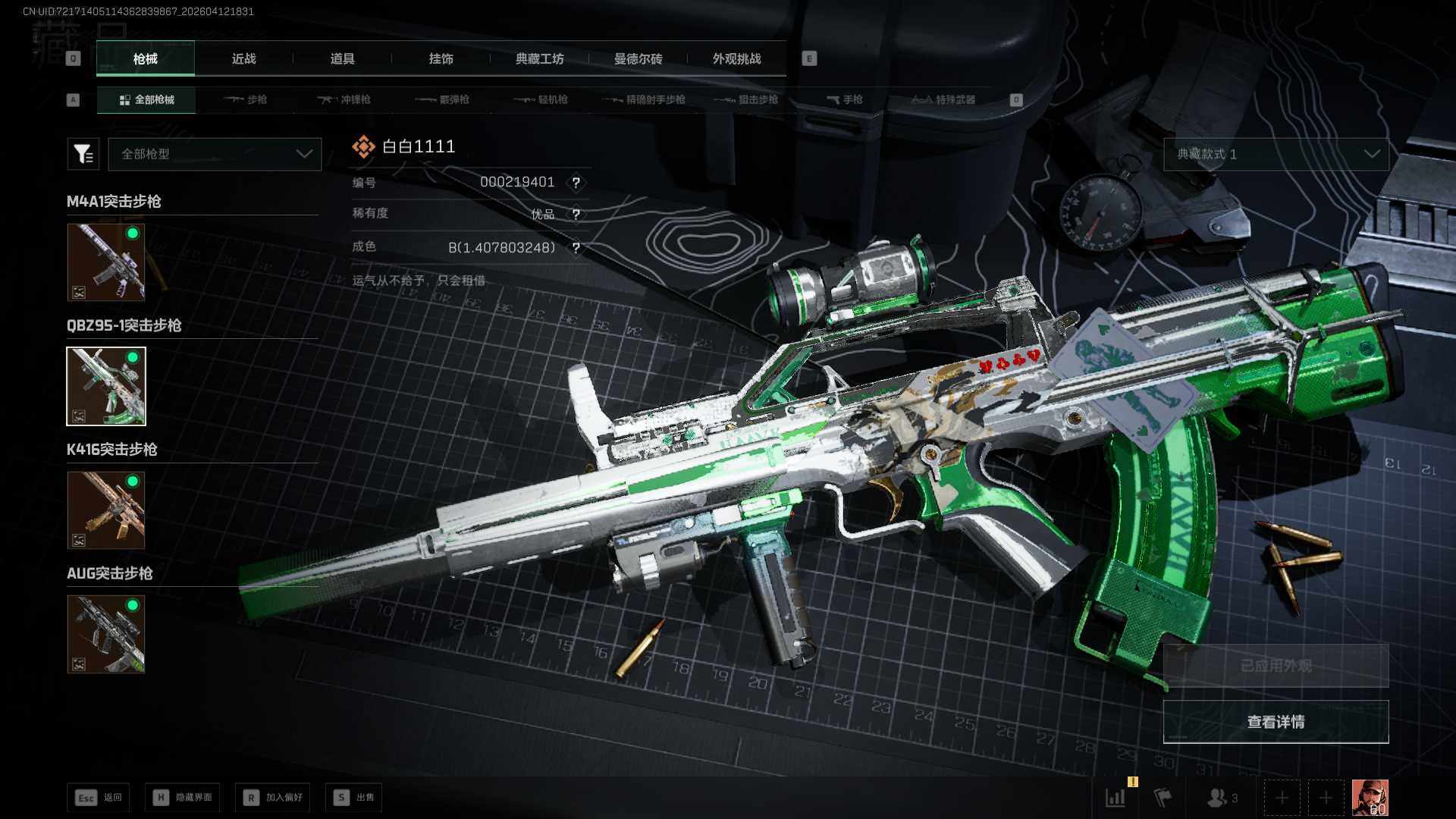This screenshot has height=819, width=1456.
Task: Choose the K416 assault rifle skin thumbnail
Action: [x=106, y=510]
